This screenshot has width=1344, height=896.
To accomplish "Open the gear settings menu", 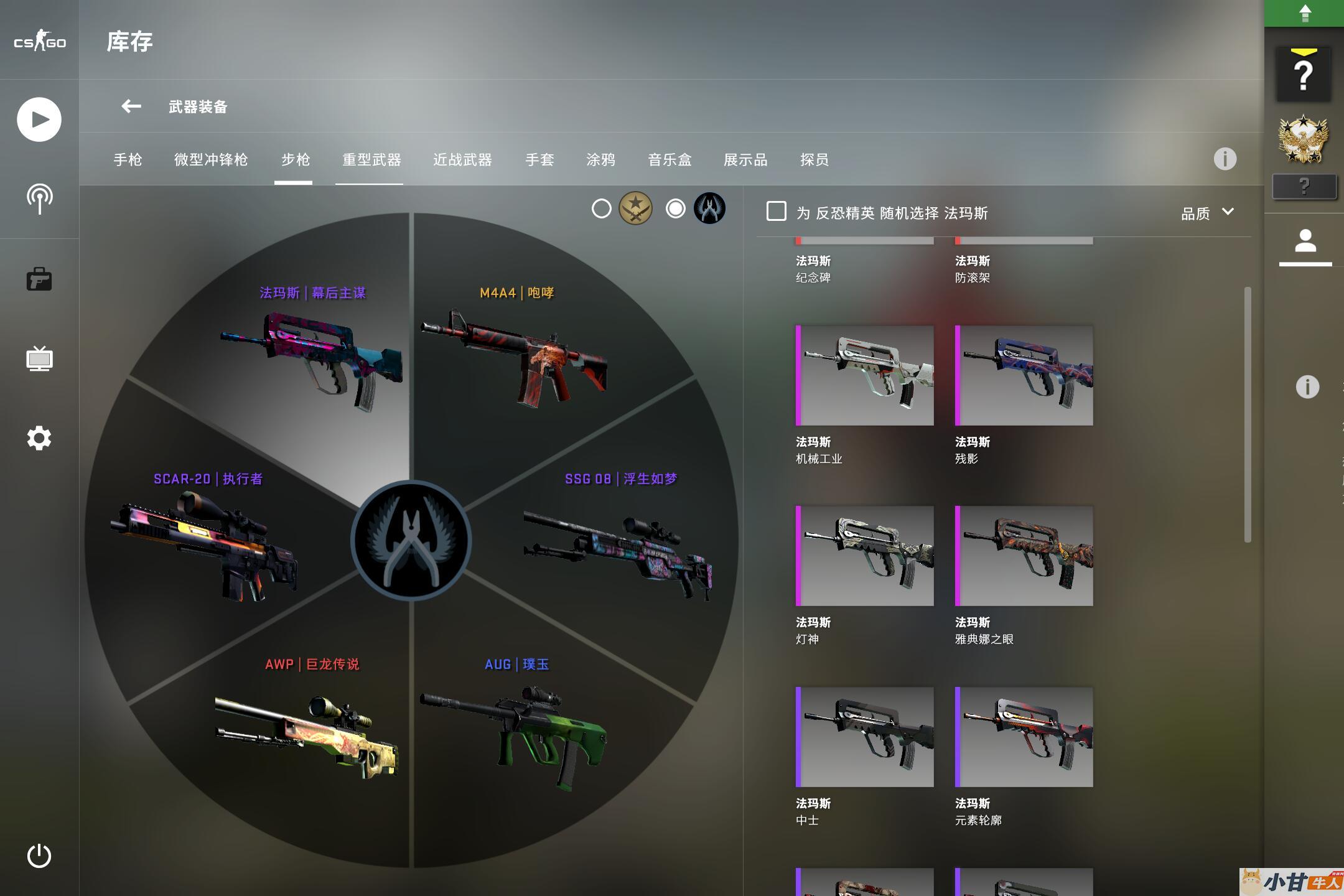I will [x=39, y=439].
